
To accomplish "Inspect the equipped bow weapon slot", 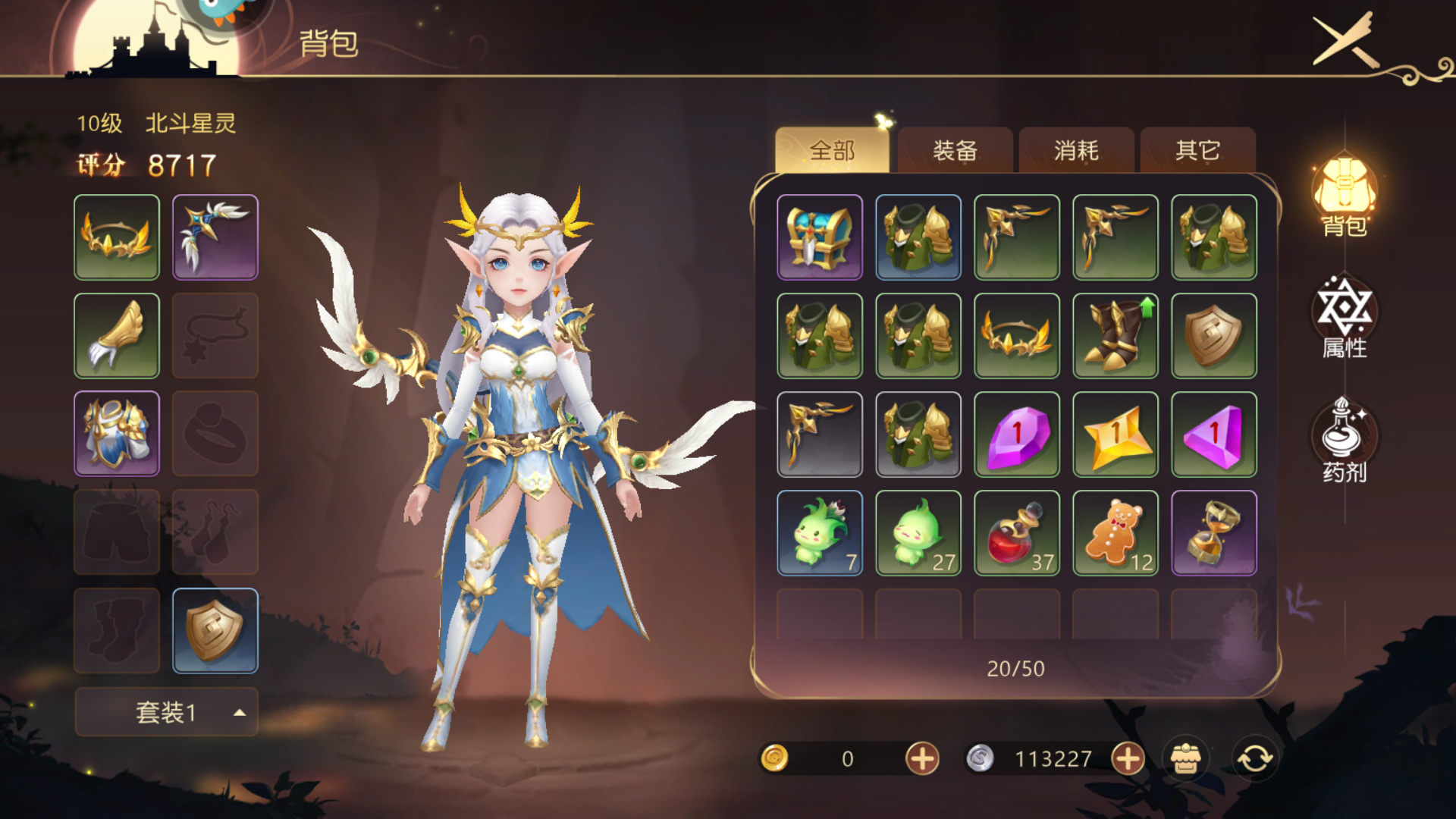I will point(215,237).
